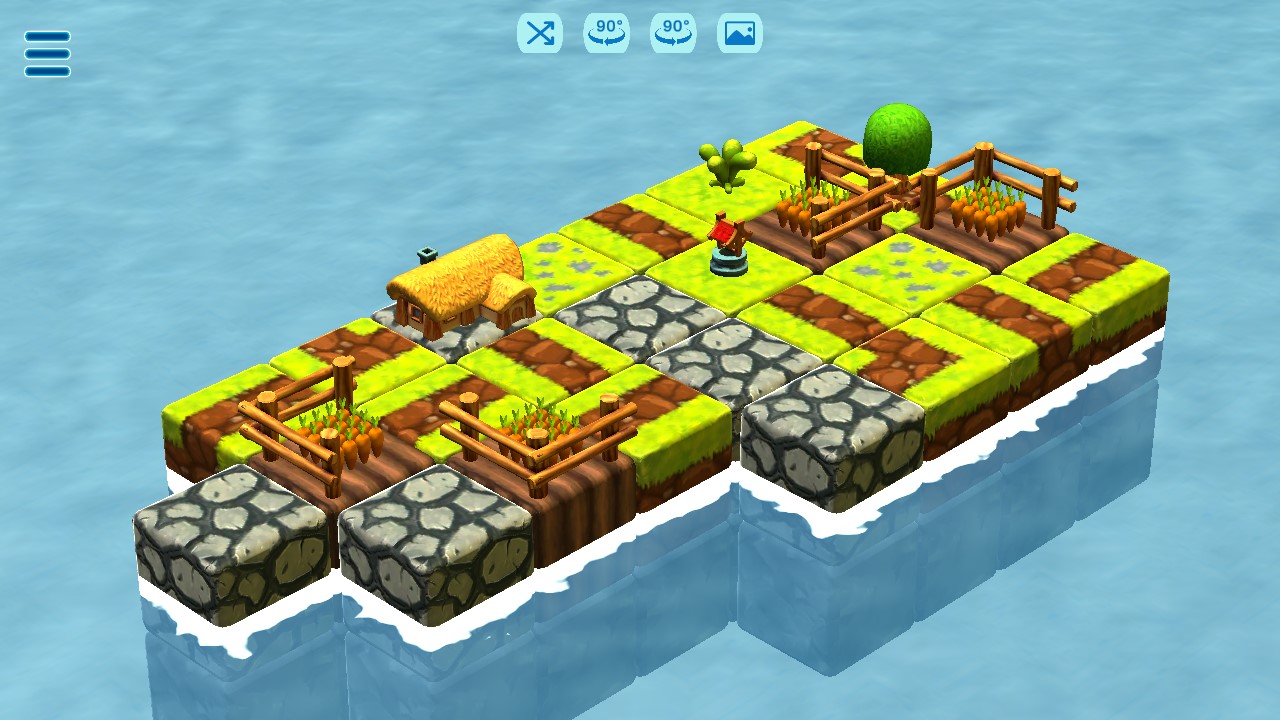Image resolution: width=1280 pixels, height=720 pixels.
Task: Rotate the island 90° counterclockwise
Action: (x=606, y=33)
